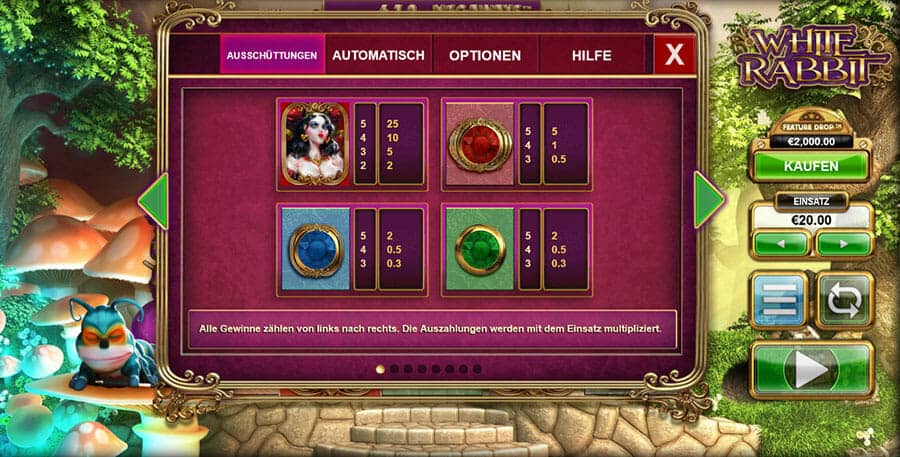Advance to the next paytable page arrow
900x457 pixels.
[708, 200]
